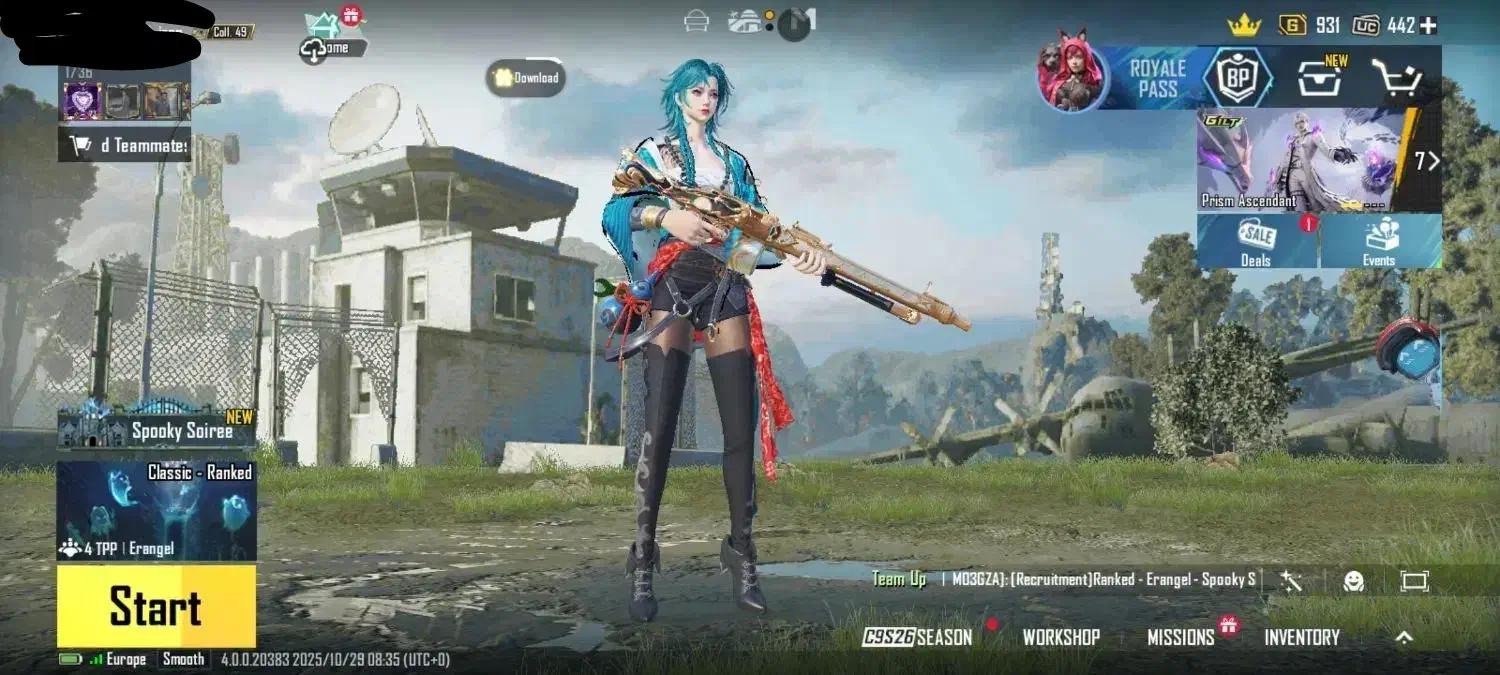Open the Spooky Soiree event banner
1500x675 pixels.
click(157, 430)
